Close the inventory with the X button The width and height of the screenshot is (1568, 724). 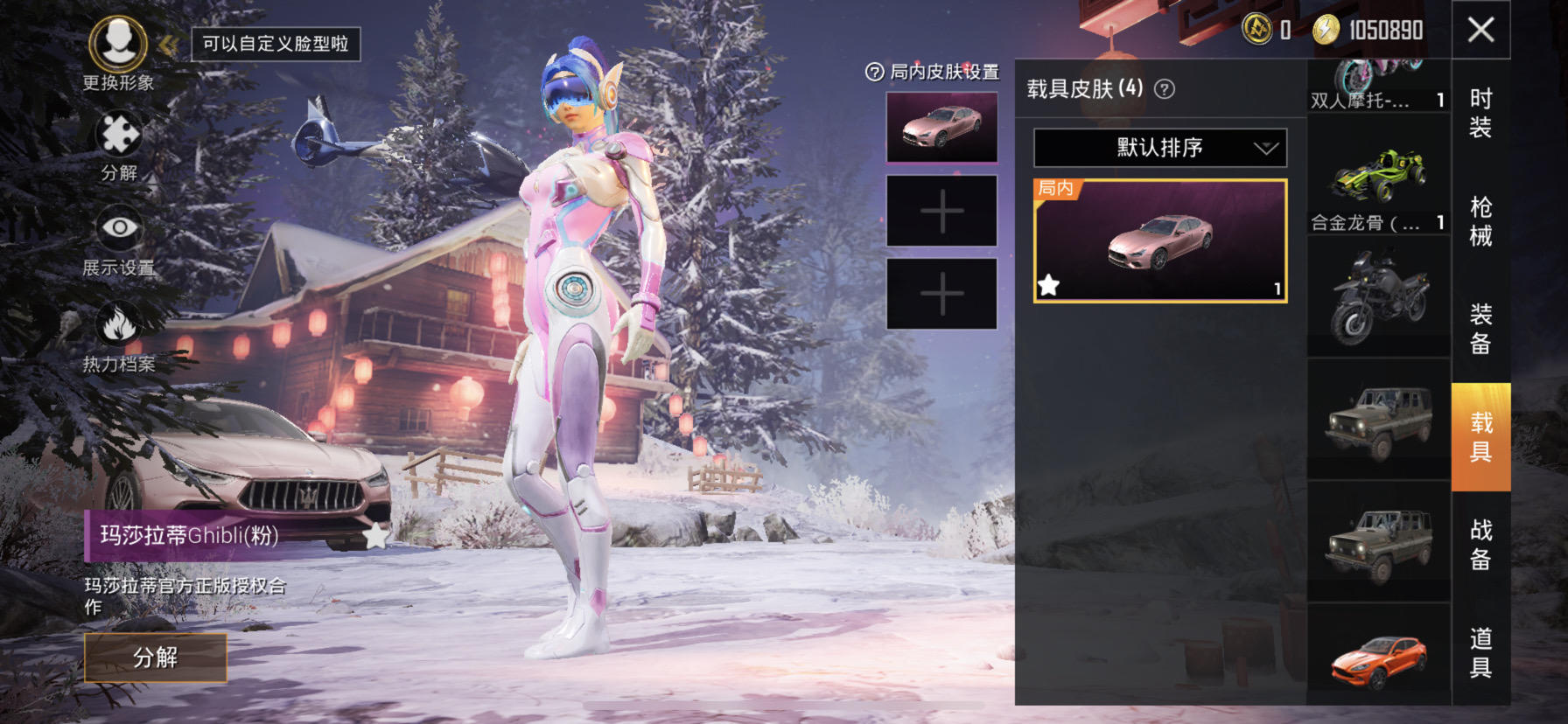tap(1480, 31)
